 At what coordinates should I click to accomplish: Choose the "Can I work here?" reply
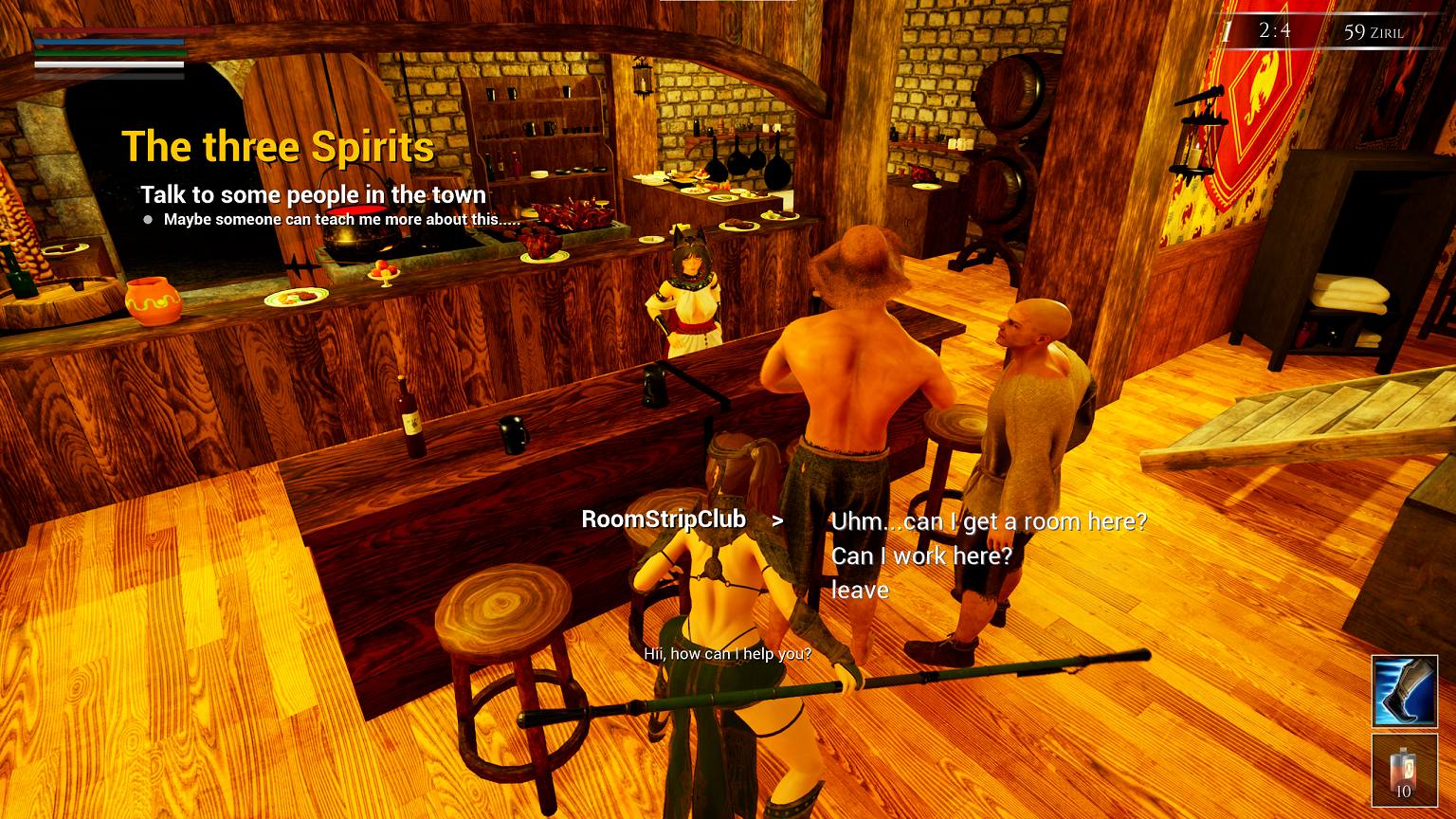click(x=921, y=556)
